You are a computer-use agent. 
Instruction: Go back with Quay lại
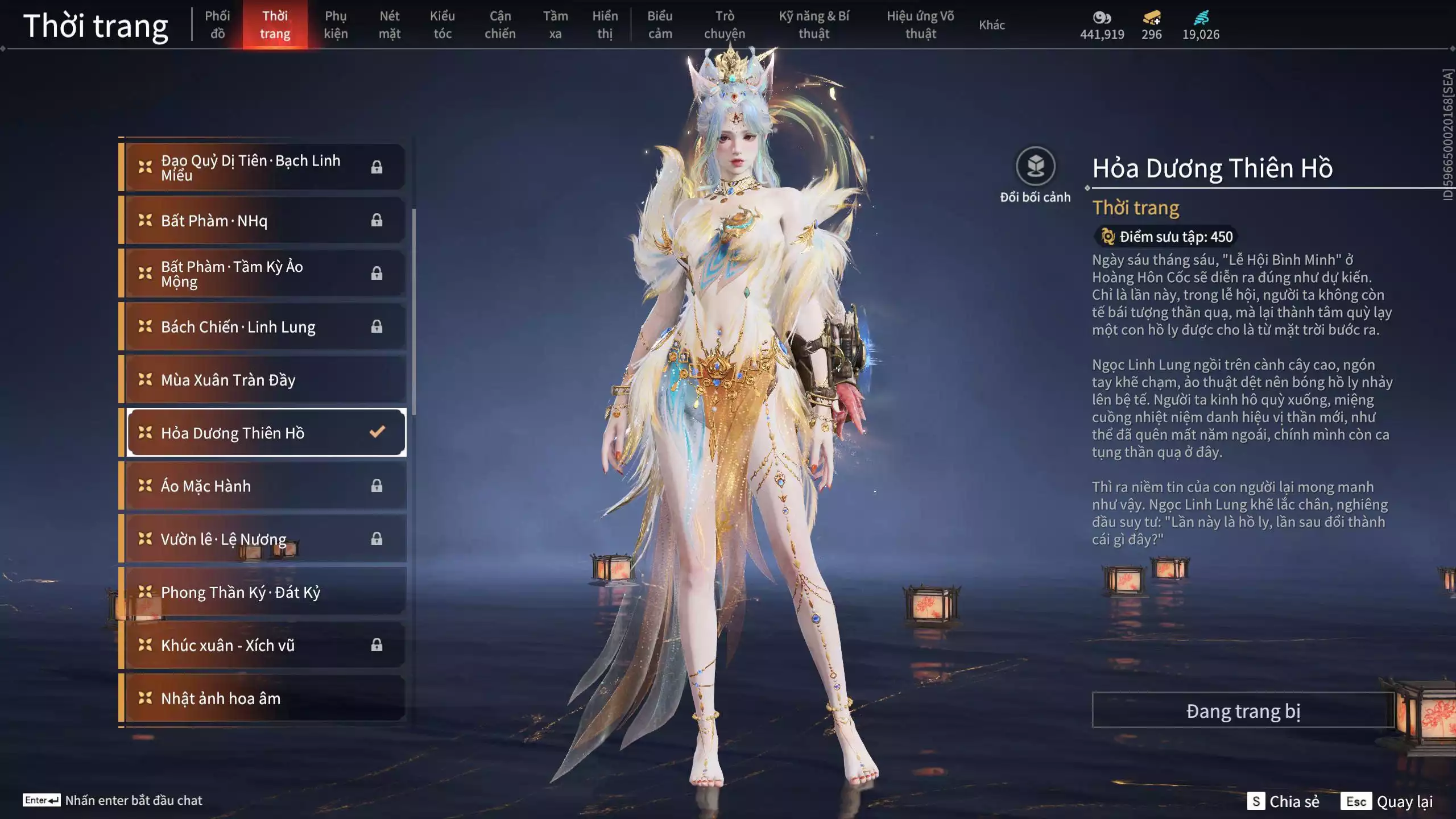(x=1387, y=801)
